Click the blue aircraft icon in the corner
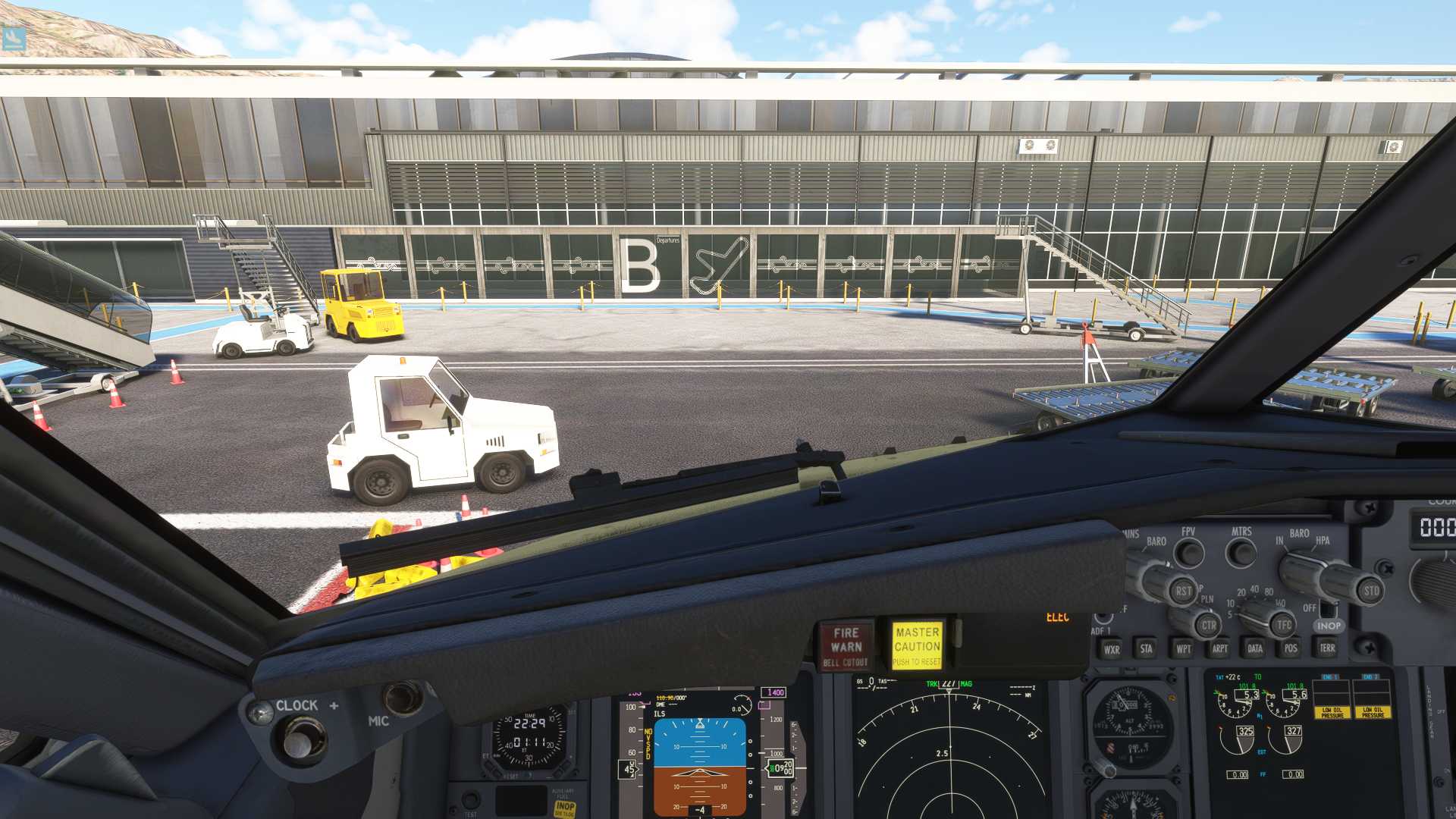 coord(14,38)
